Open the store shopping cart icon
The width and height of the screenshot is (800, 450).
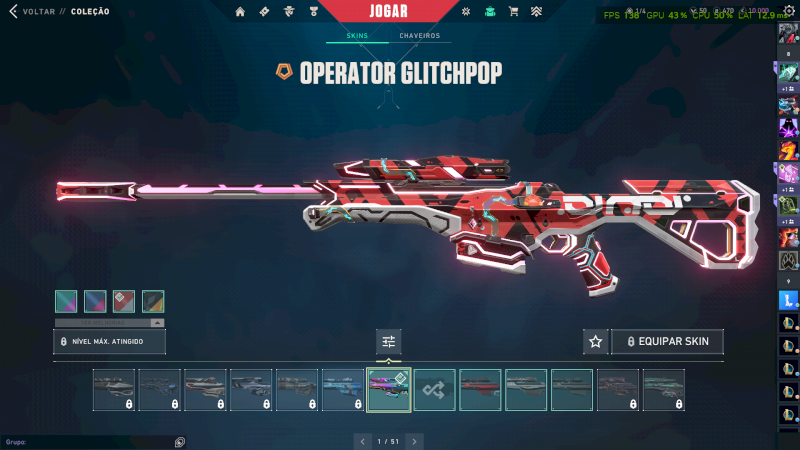click(513, 12)
